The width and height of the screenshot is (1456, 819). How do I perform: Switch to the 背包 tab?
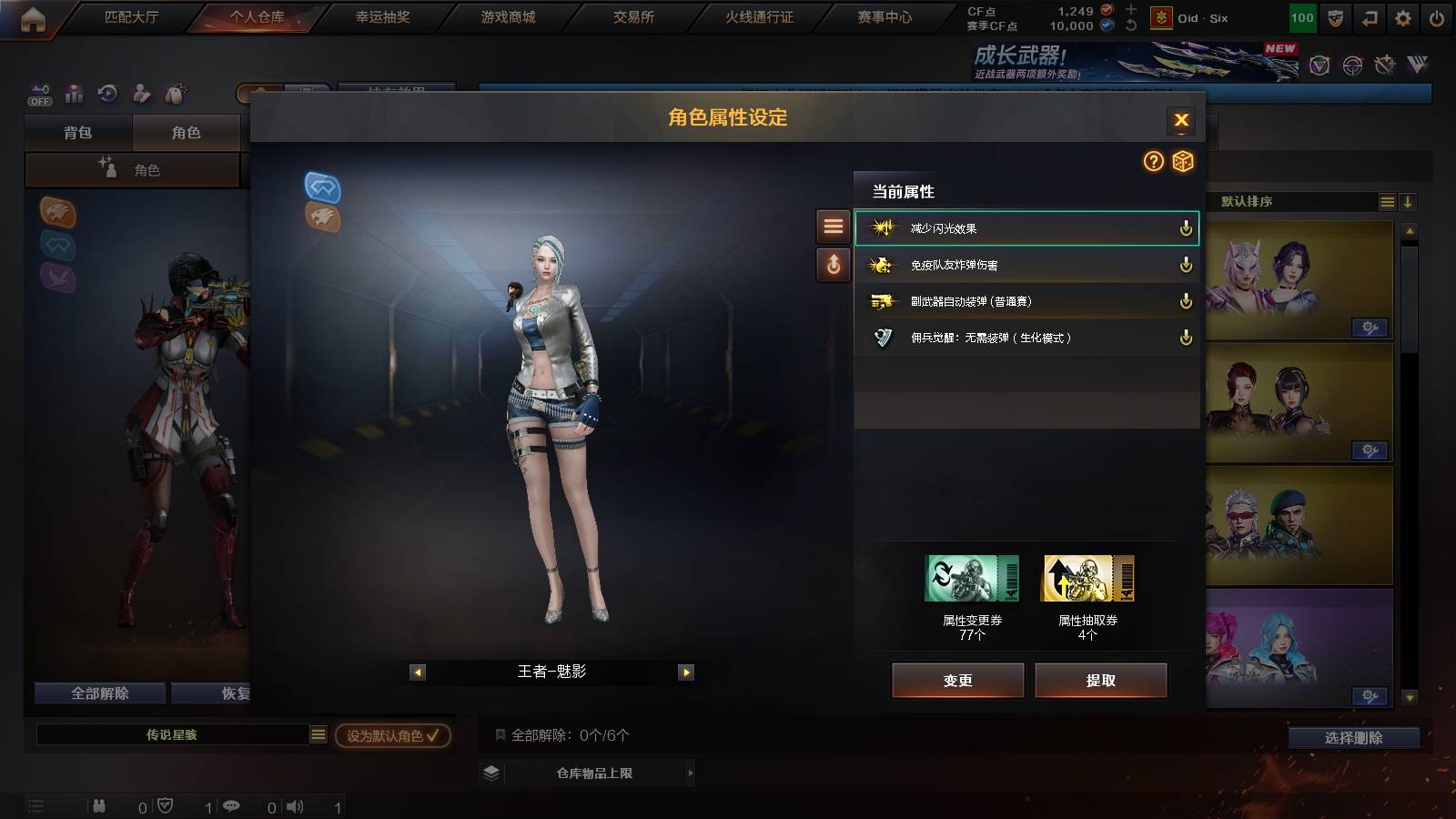pos(76,132)
